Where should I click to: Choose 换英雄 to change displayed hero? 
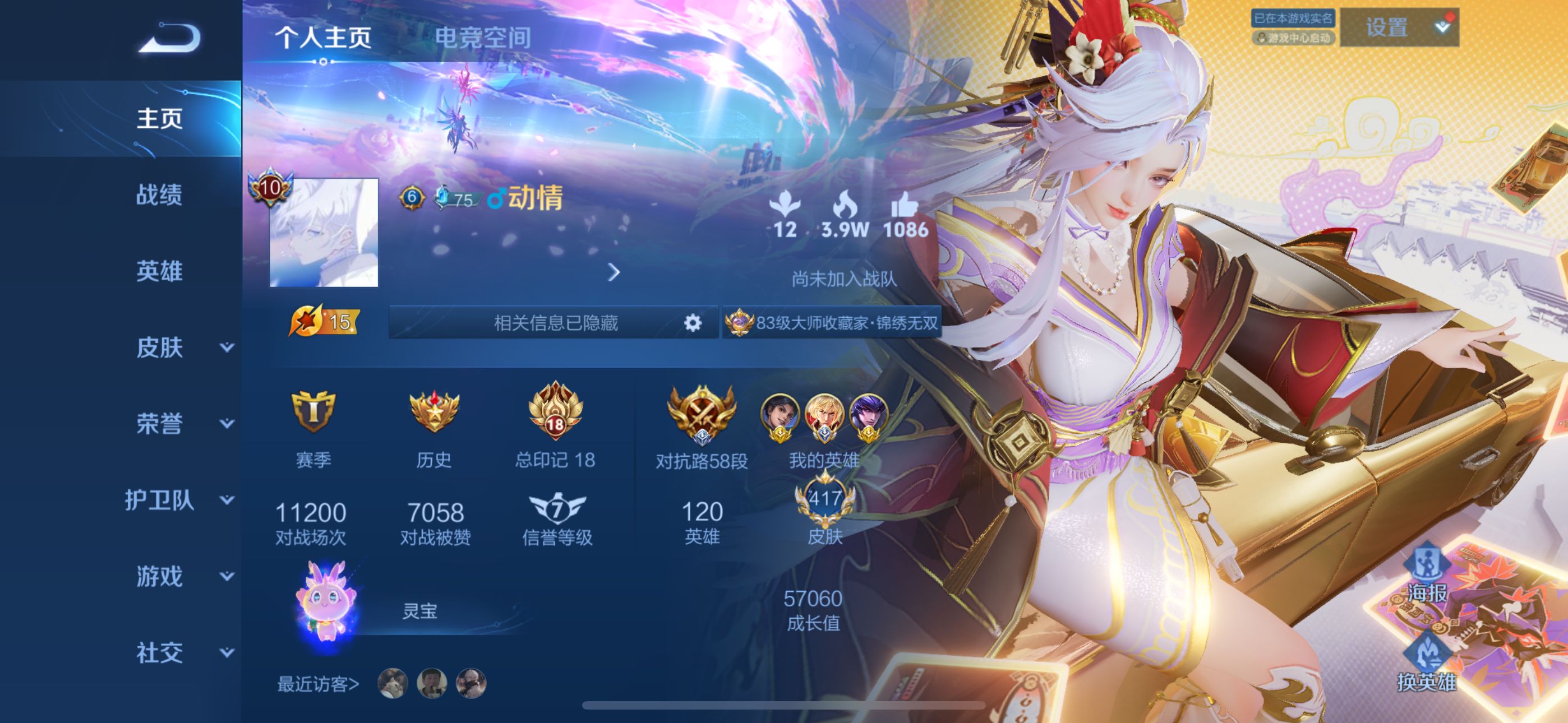(1426, 664)
